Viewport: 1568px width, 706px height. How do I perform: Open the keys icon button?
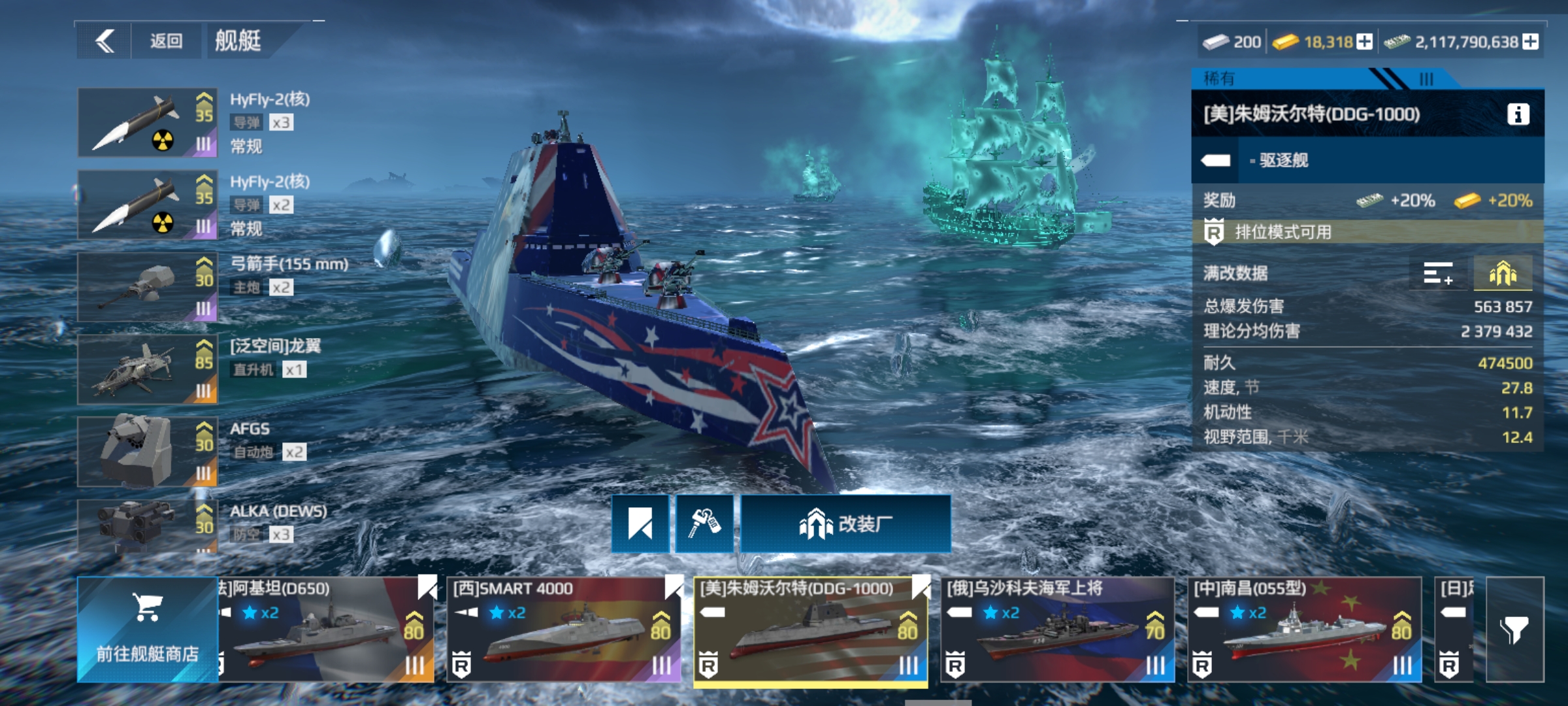click(x=704, y=524)
